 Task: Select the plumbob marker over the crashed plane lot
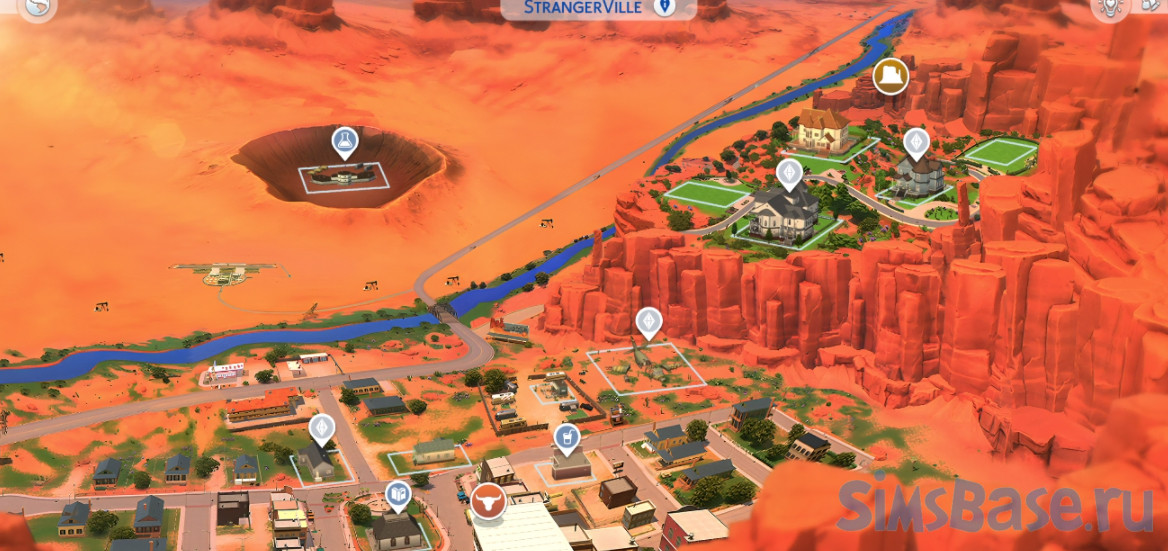click(x=649, y=322)
